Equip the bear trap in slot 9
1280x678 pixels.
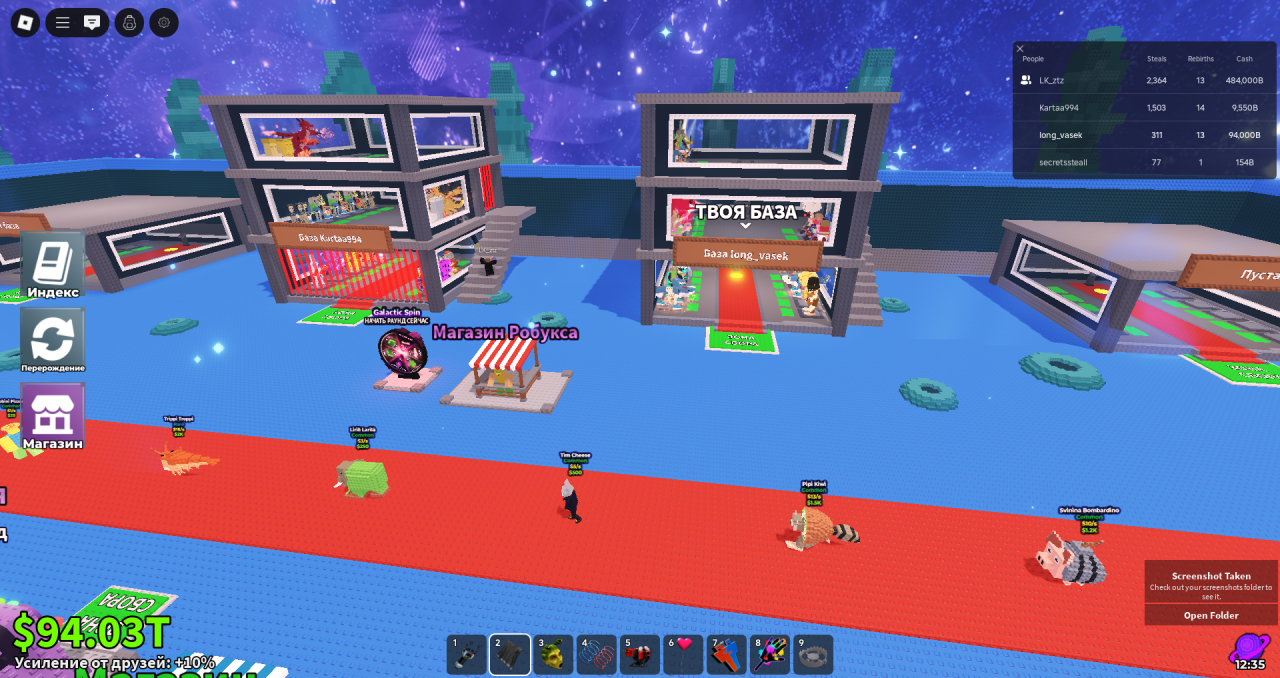click(813, 655)
